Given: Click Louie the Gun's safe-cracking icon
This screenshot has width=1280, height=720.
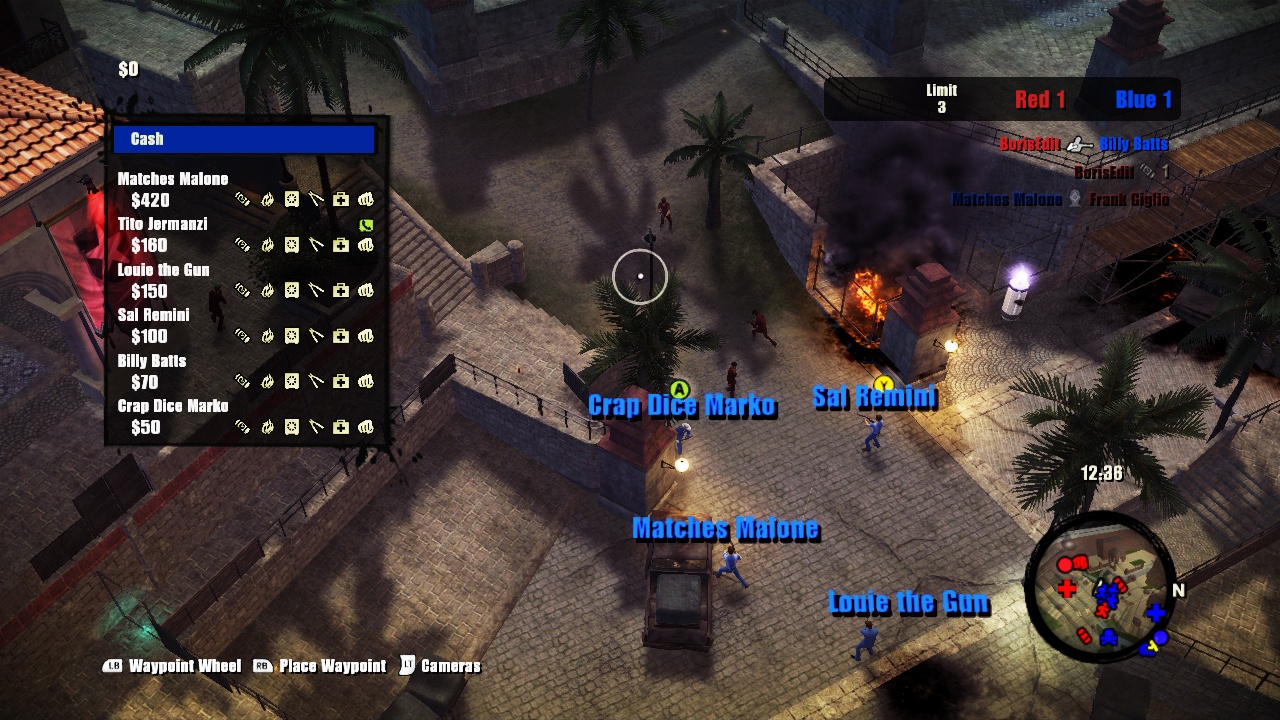Looking at the screenshot, I should coord(292,291).
